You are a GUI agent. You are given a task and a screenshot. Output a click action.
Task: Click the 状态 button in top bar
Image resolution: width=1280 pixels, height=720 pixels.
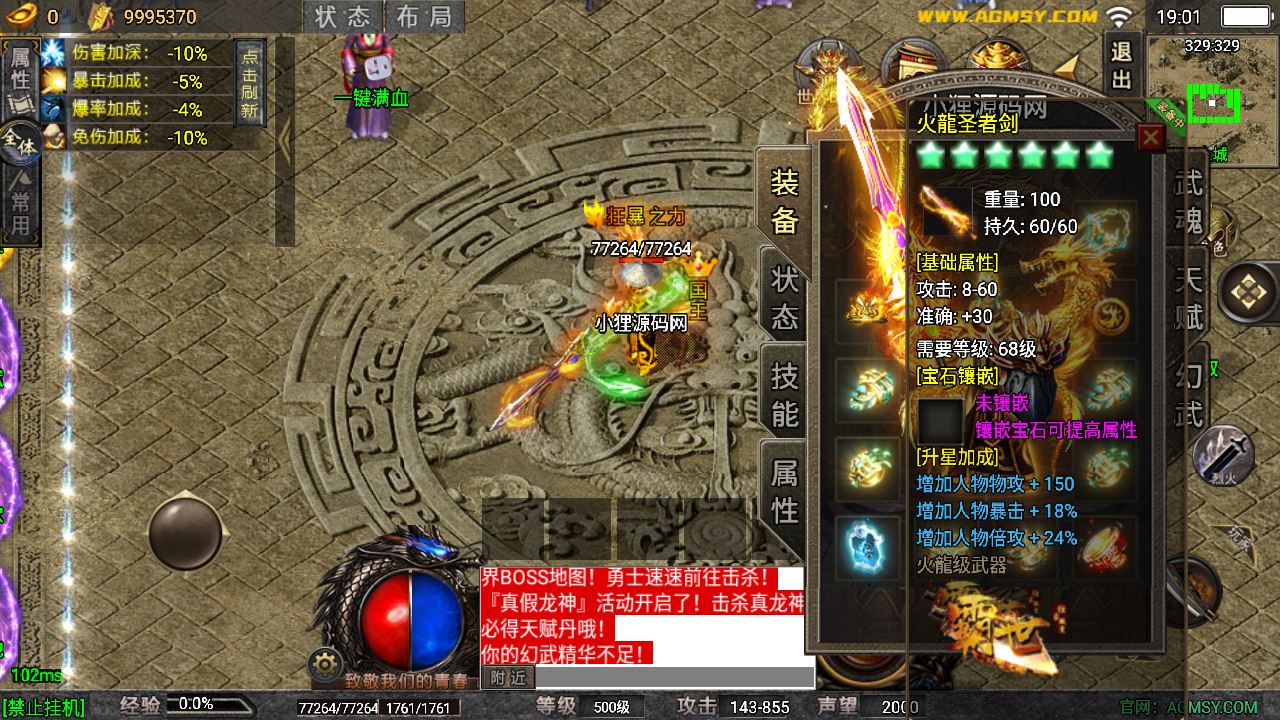tap(342, 17)
